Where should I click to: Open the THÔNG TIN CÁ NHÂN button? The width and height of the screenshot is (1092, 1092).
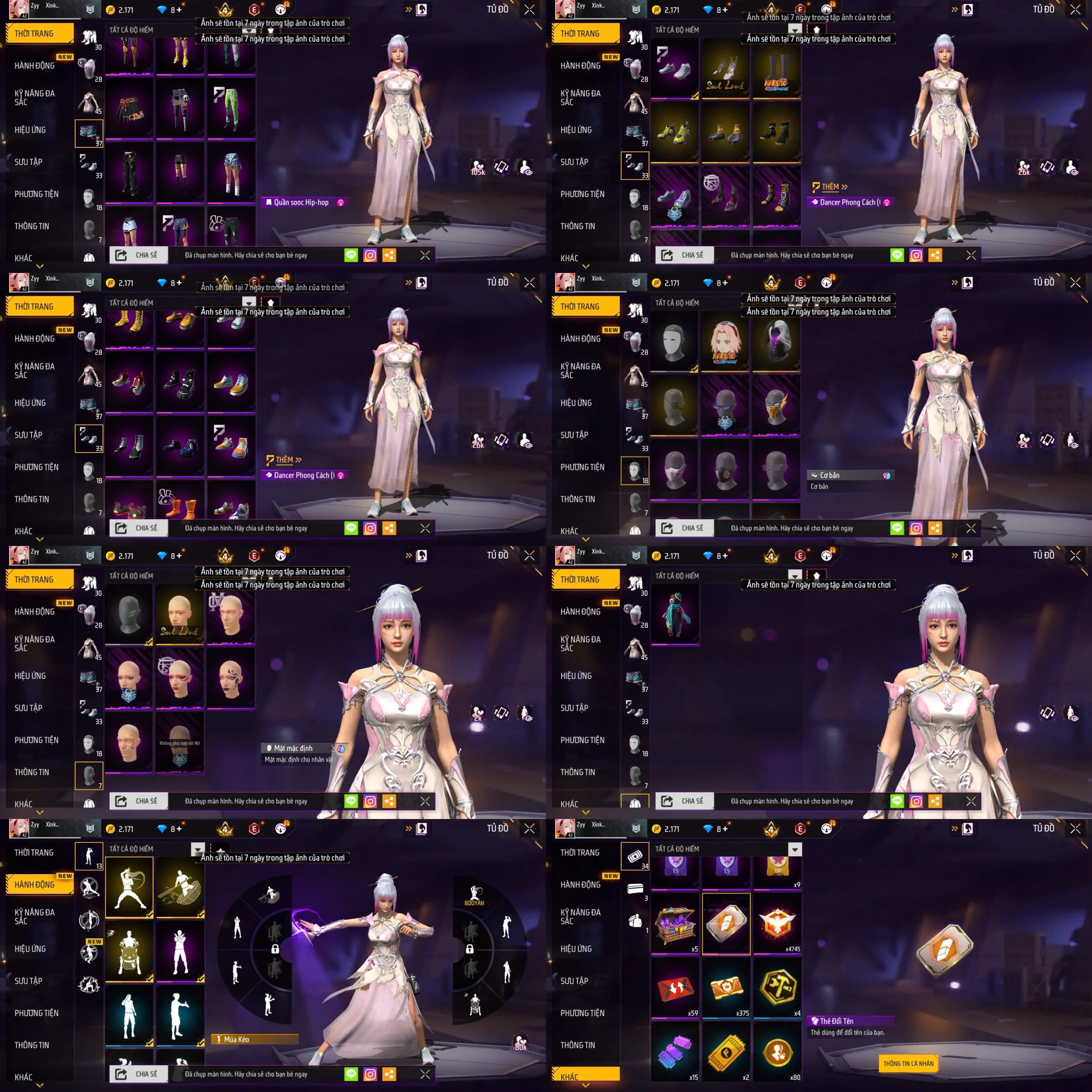pos(908,1063)
